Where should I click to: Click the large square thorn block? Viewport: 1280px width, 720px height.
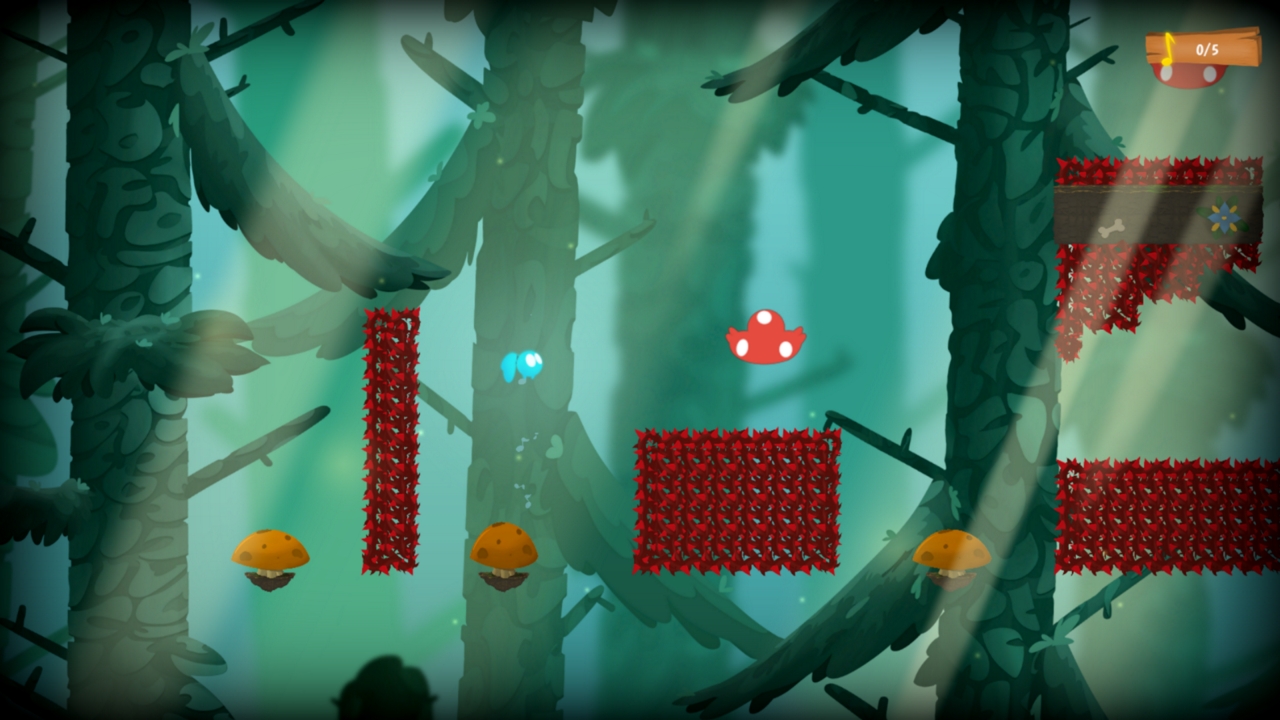coord(737,500)
